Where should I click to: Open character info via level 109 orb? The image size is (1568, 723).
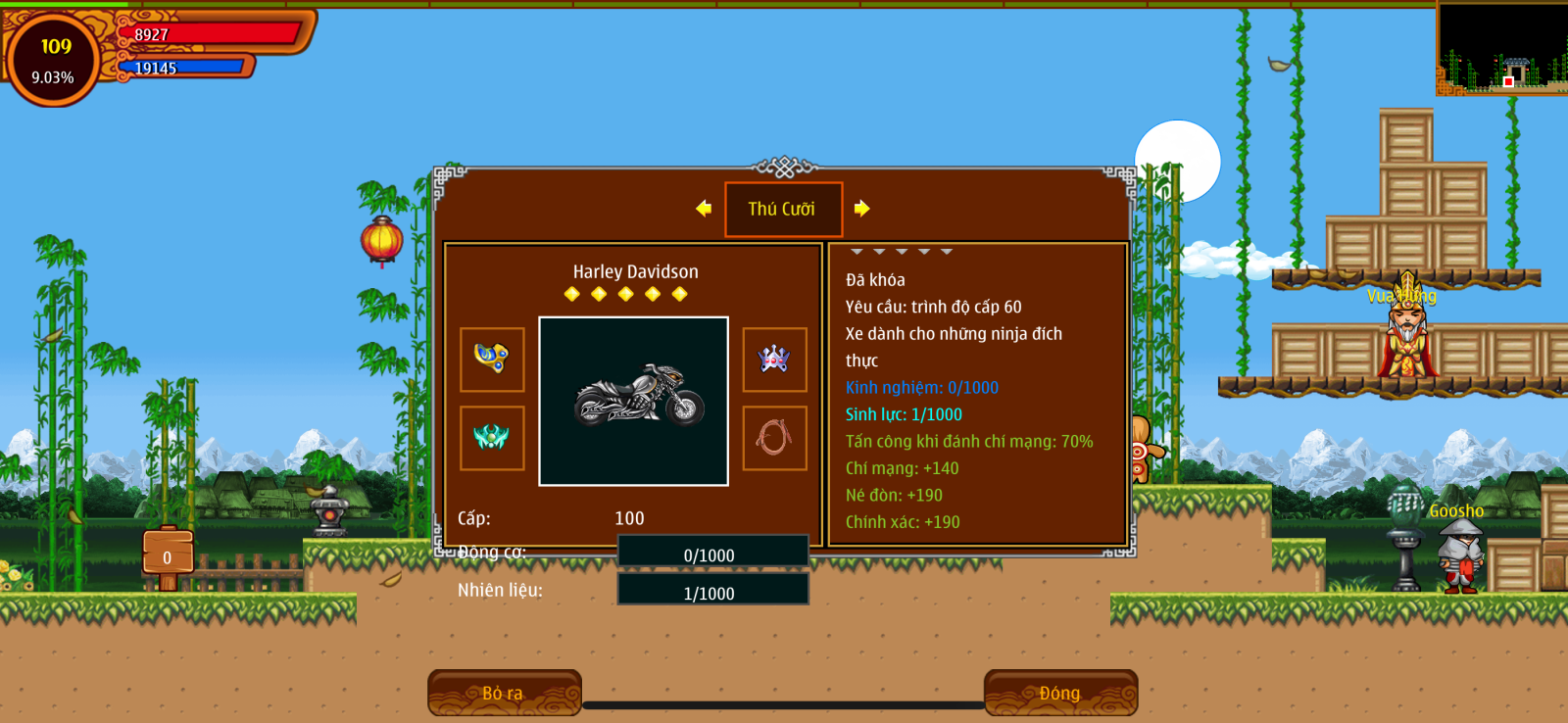[x=54, y=59]
